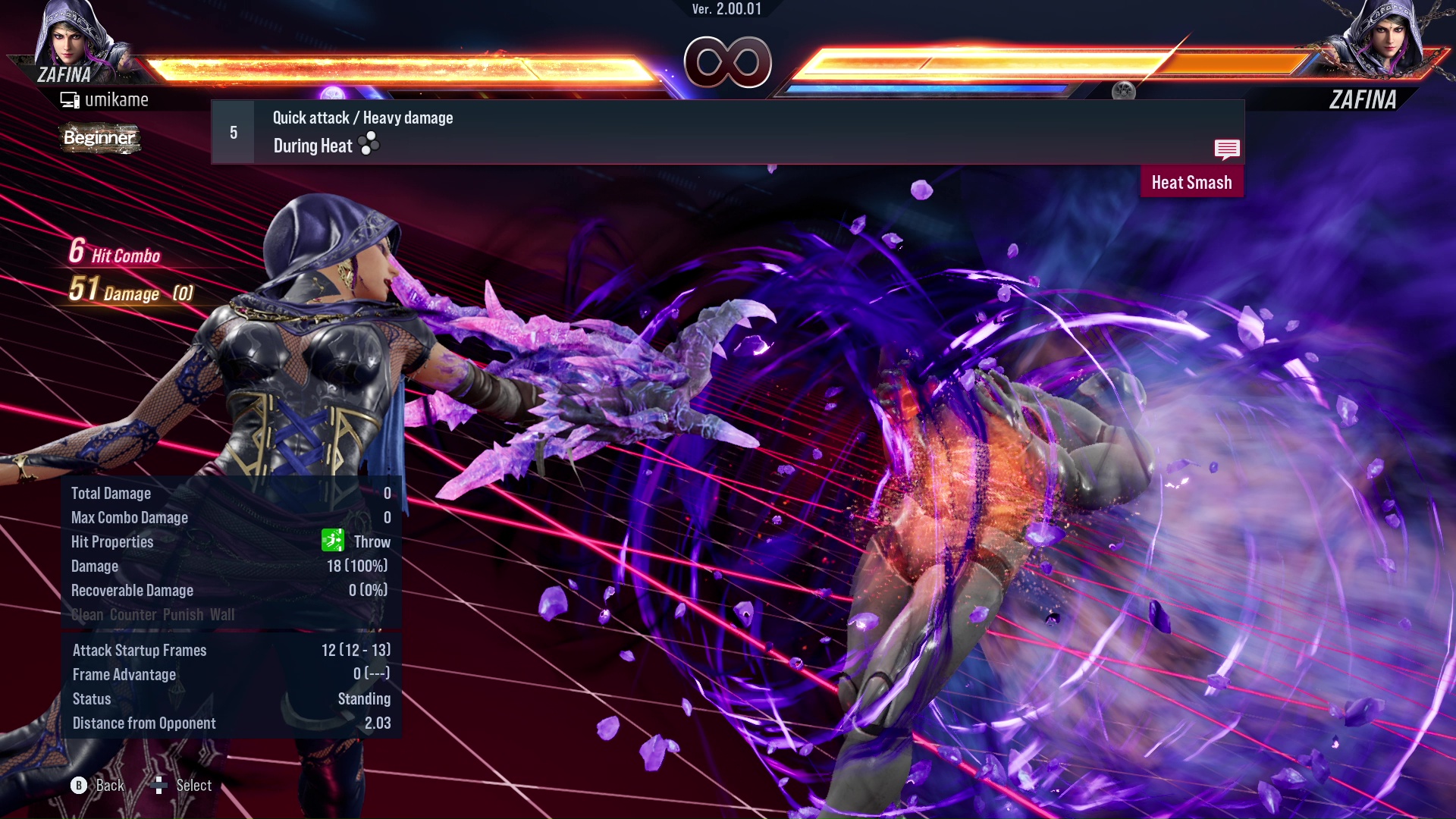Select the Heat Smash move tag

[1191, 182]
